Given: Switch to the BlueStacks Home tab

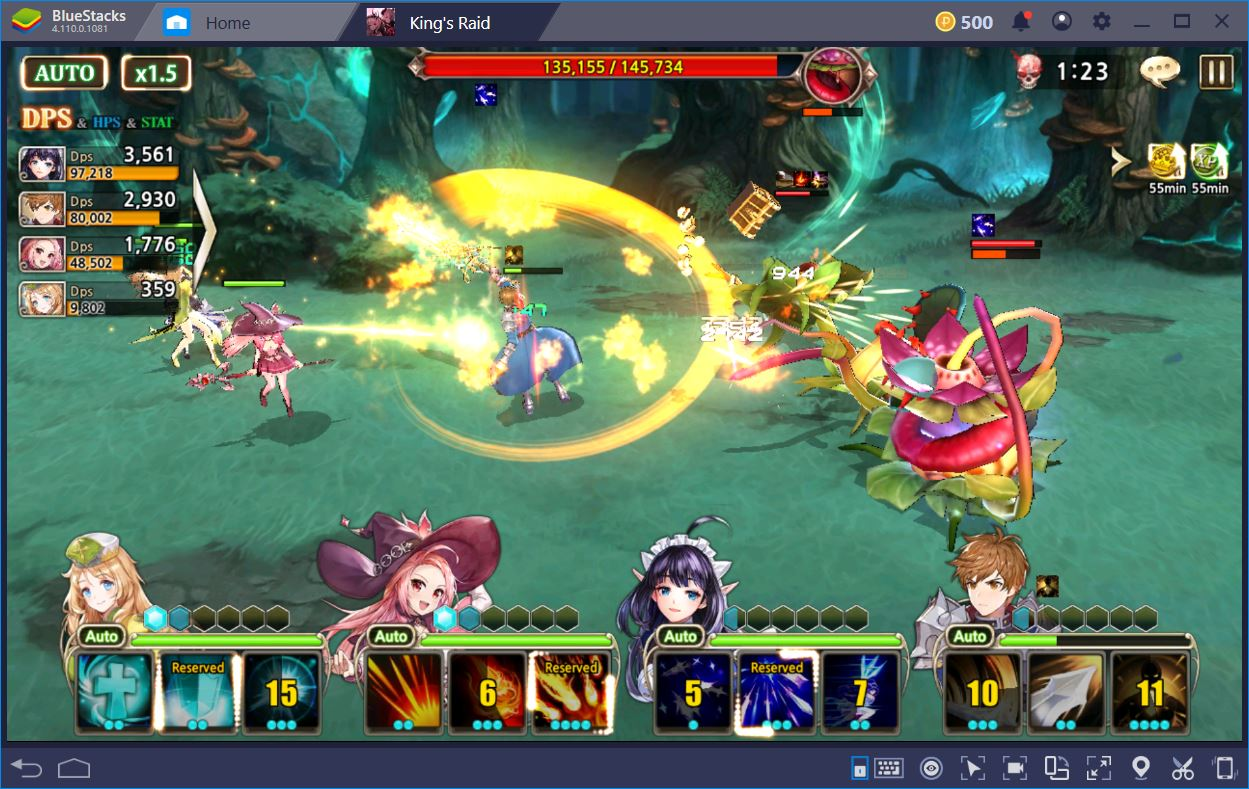Looking at the screenshot, I should point(227,22).
